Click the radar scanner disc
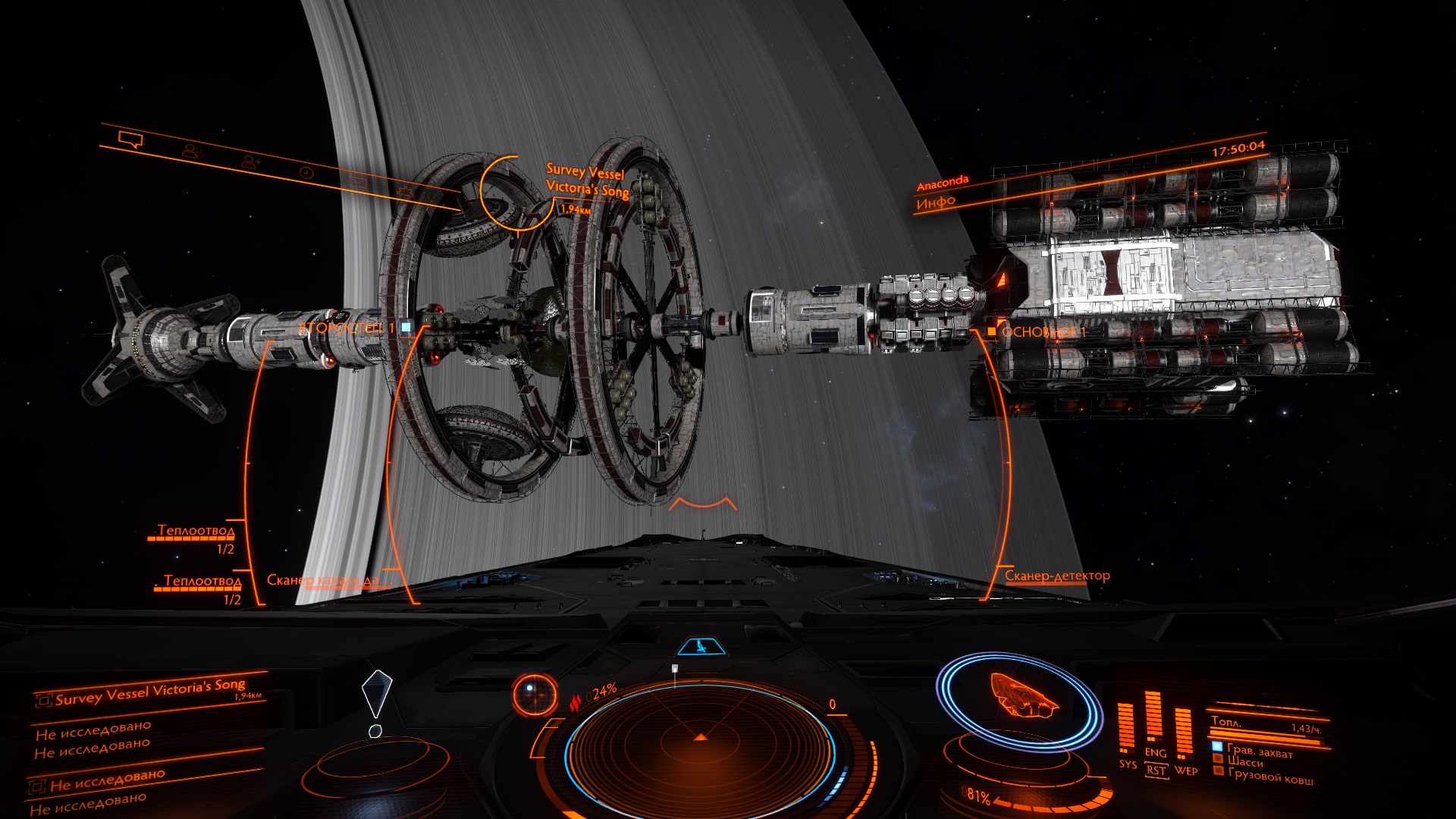The width and height of the screenshot is (1456, 819). click(x=700, y=739)
